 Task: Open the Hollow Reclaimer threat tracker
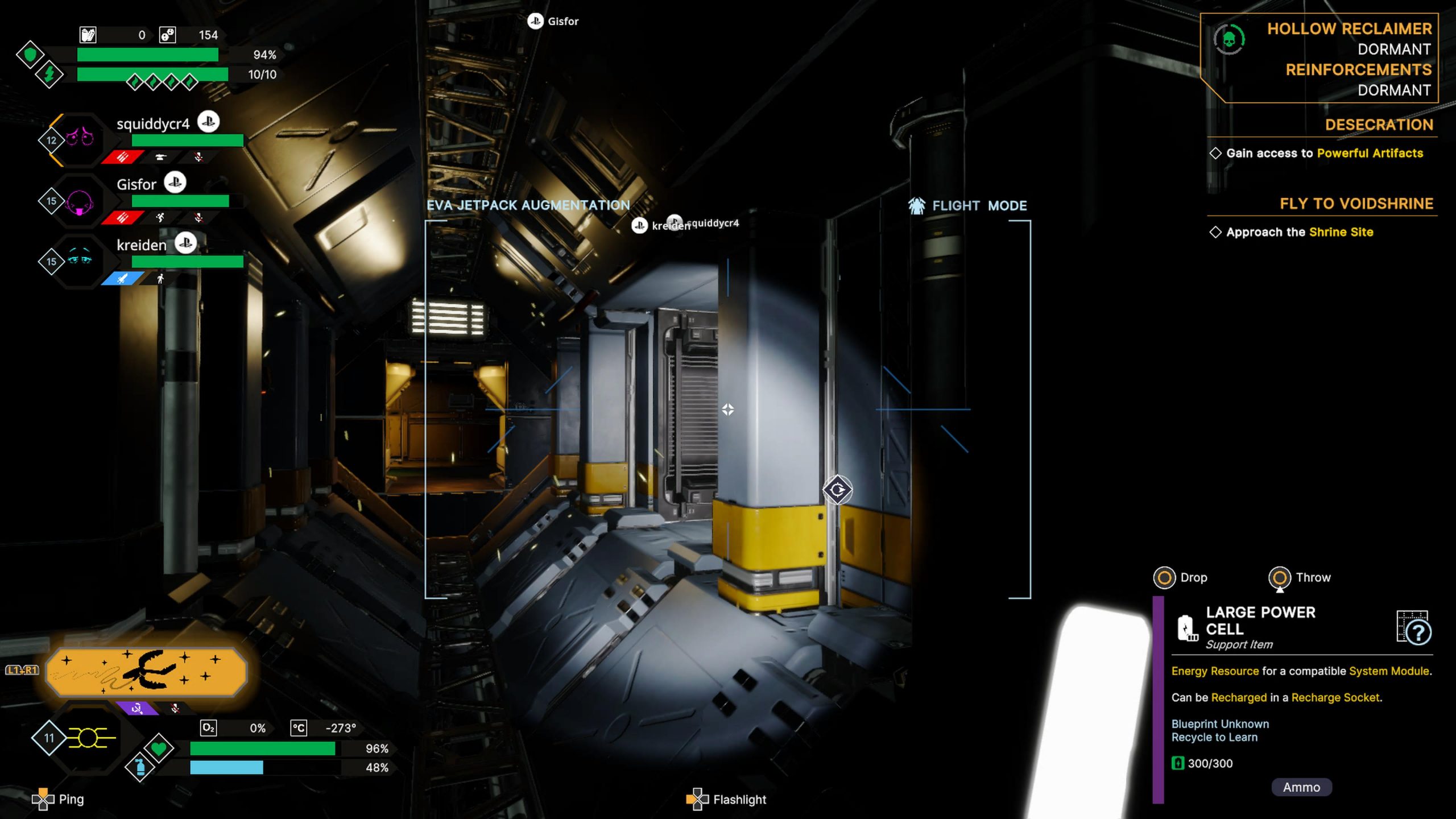(1319, 58)
